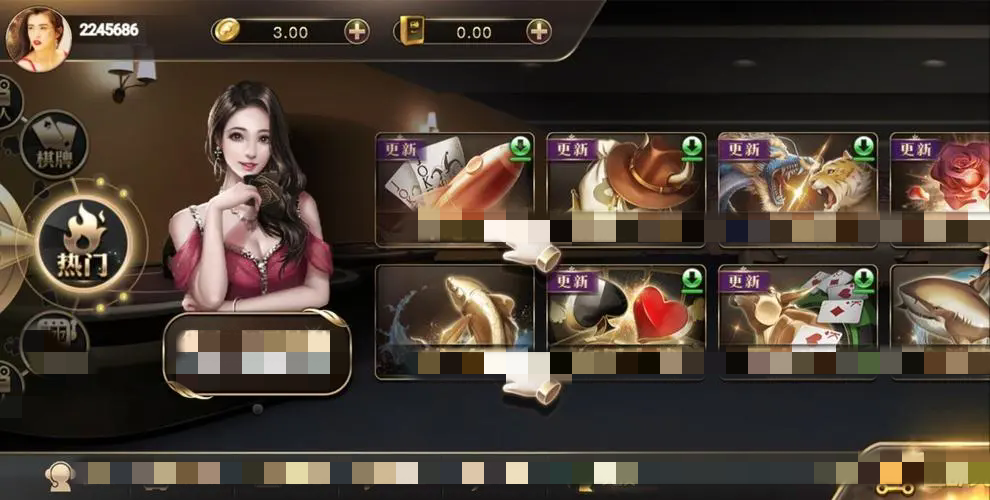Open customer service headset icon

click(62, 473)
